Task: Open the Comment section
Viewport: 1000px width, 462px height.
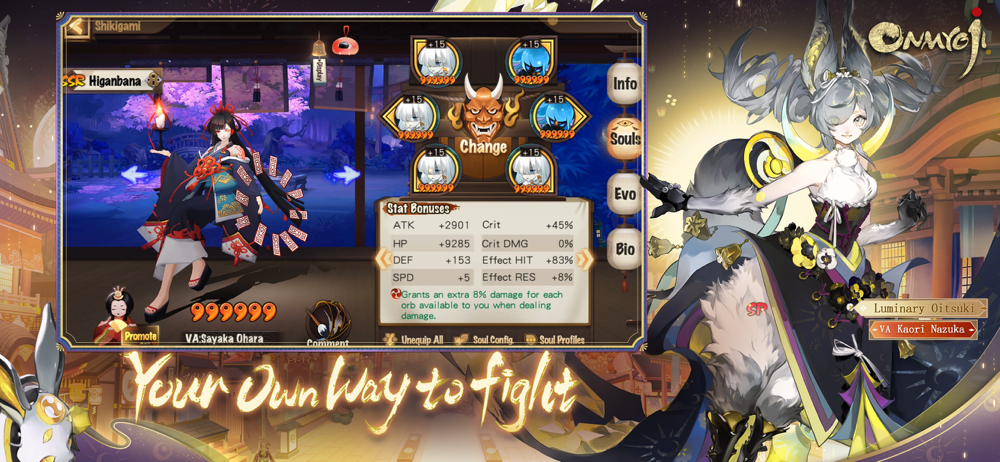Action: click(327, 327)
